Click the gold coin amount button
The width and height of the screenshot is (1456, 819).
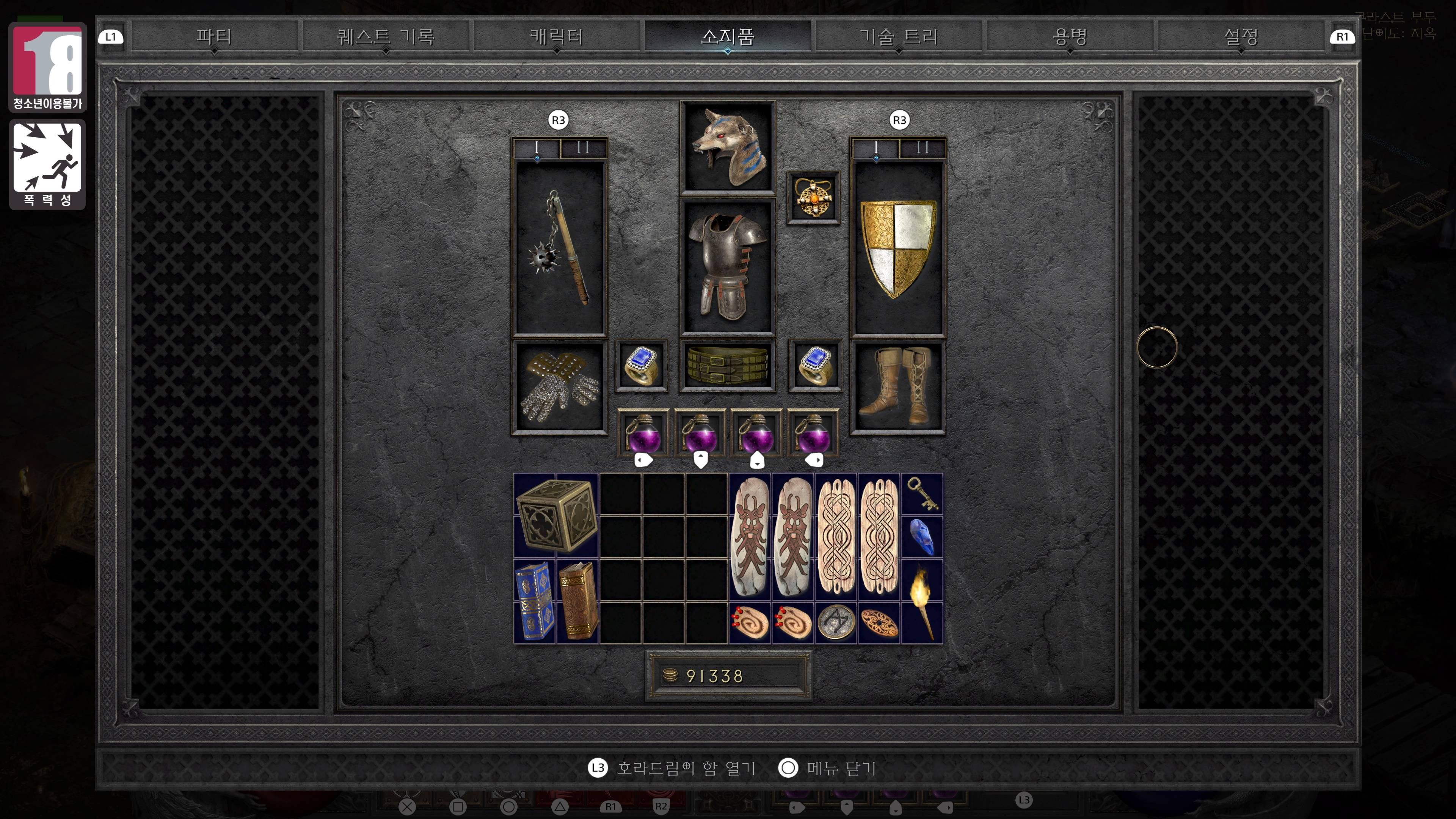point(728,675)
